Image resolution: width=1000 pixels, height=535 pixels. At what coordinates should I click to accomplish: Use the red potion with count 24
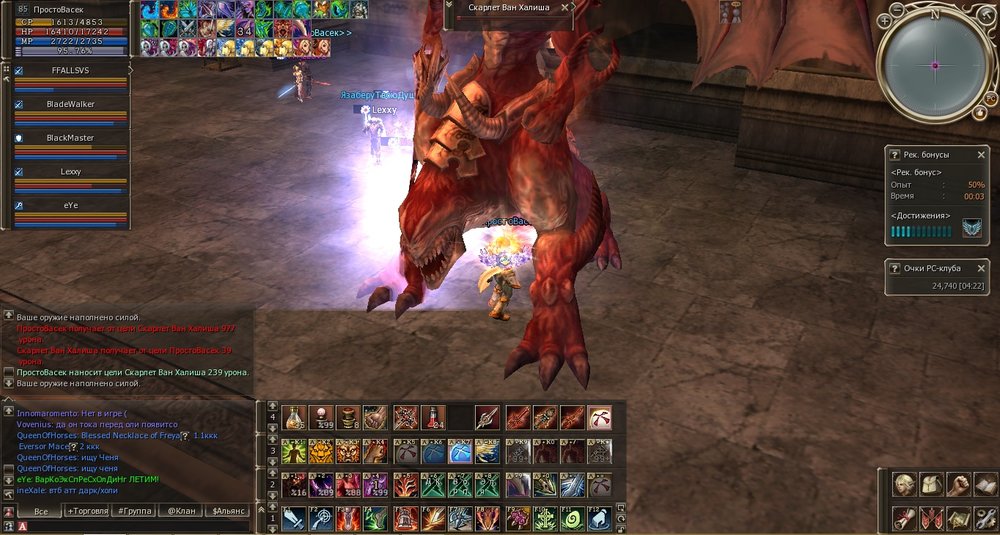tap(433, 416)
